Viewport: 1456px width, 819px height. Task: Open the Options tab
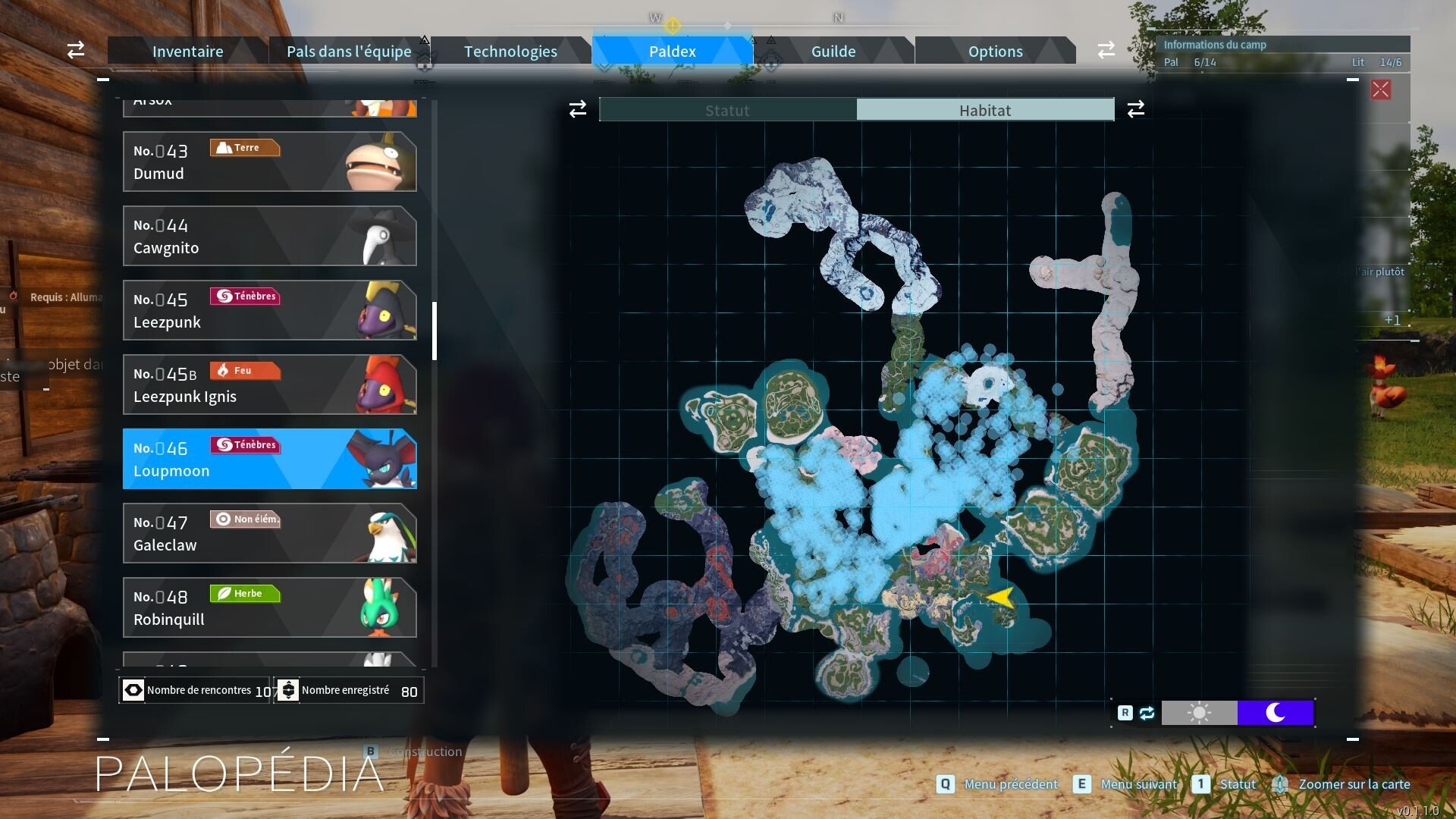(995, 52)
